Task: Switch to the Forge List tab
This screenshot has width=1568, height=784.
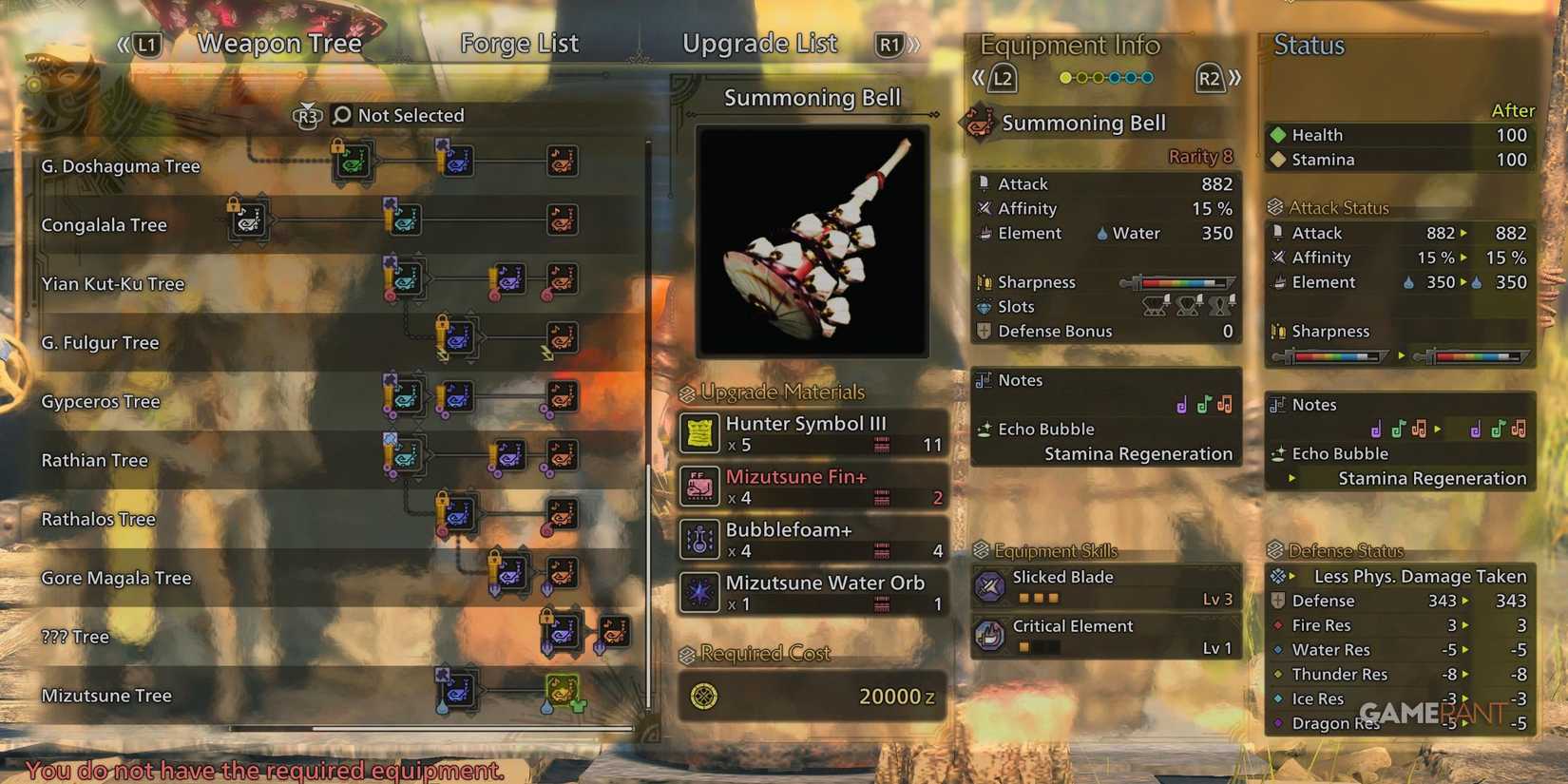Action: pos(519,43)
